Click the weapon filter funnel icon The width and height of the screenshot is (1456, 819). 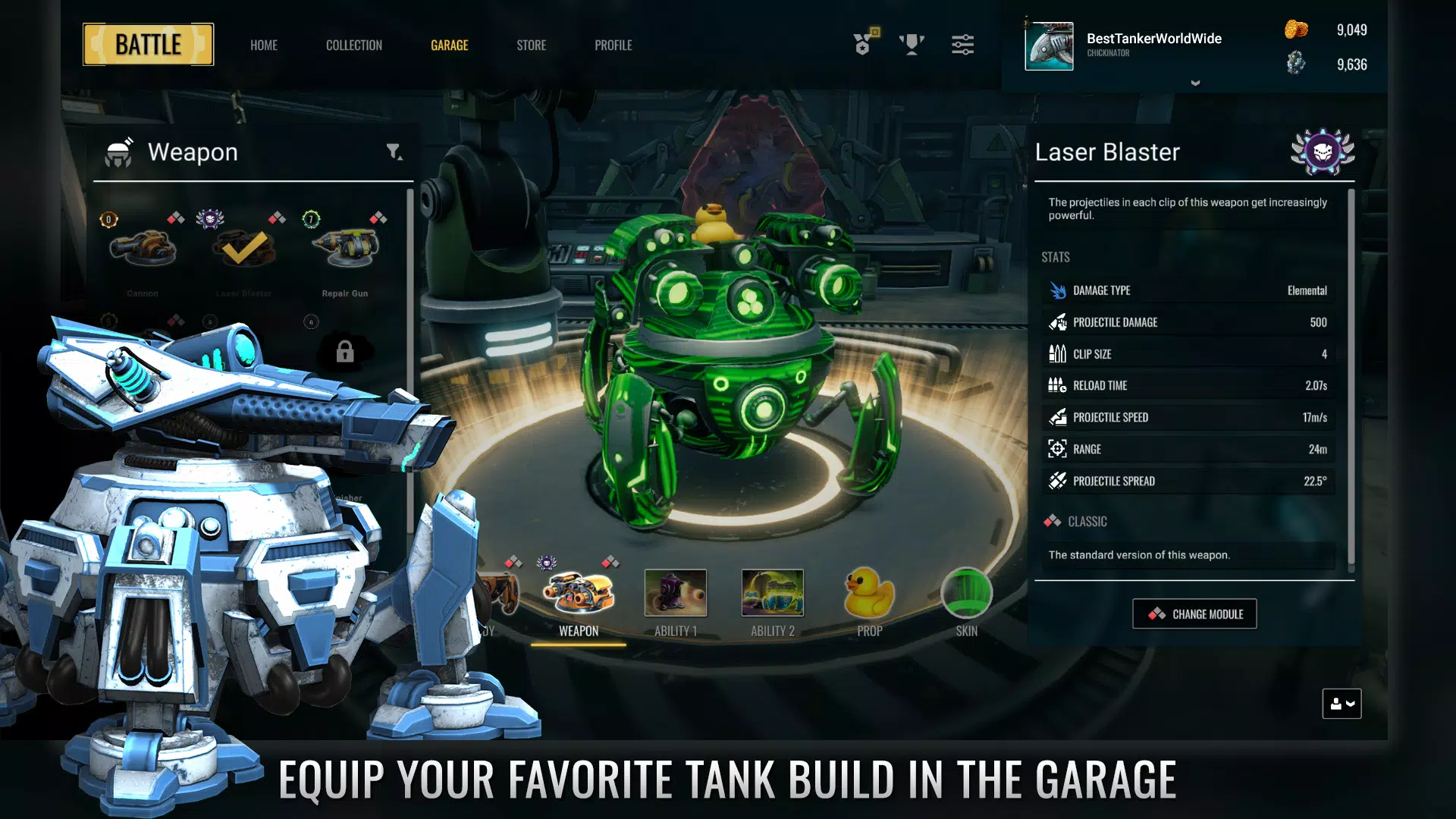click(x=393, y=152)
